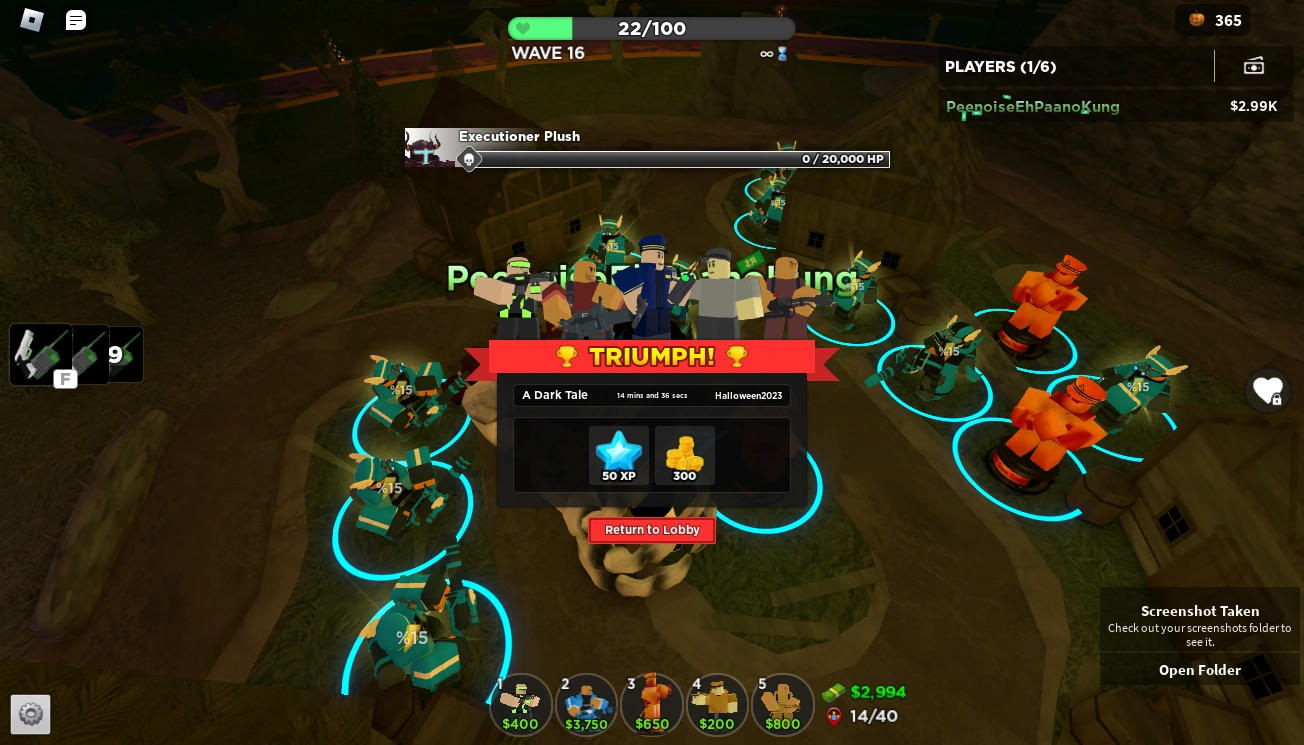
Task: Select the $200 tower in slot 4
Action: pos(717,704)
